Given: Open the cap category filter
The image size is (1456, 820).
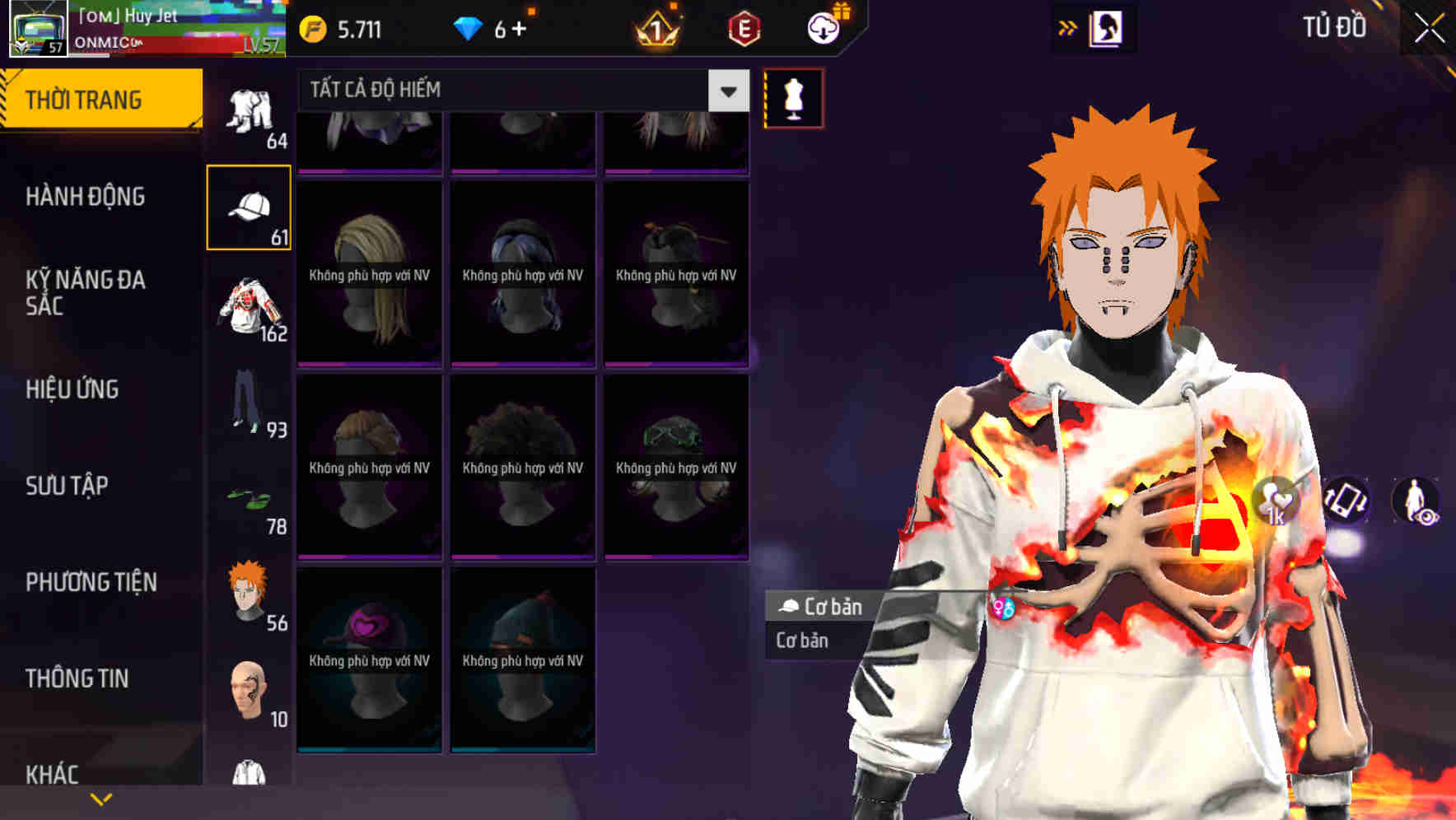Looking at the screenshot, I should point(250,205).
